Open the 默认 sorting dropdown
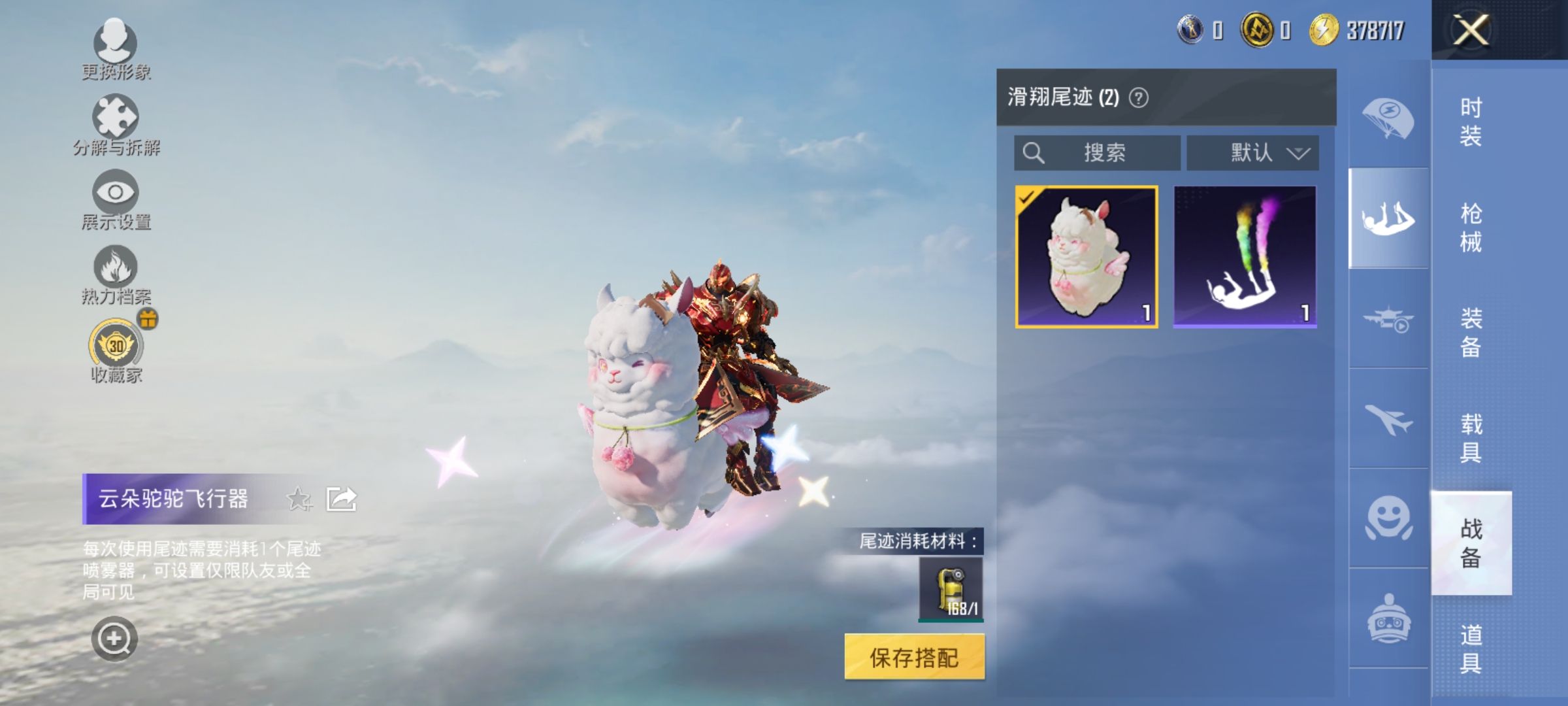 click(1251, 152)
